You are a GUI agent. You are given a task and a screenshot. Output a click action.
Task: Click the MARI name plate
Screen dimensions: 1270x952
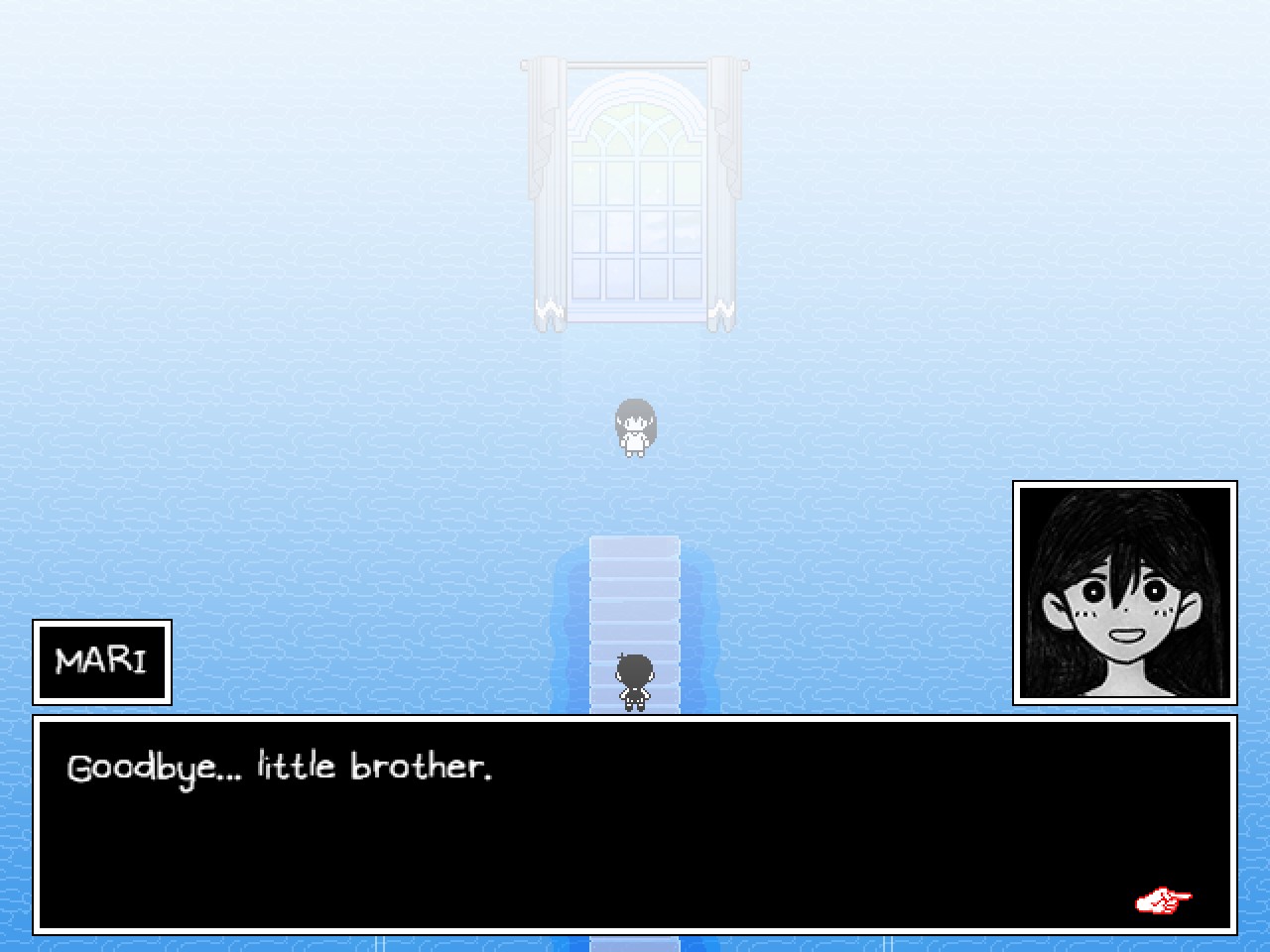point(101,660)
